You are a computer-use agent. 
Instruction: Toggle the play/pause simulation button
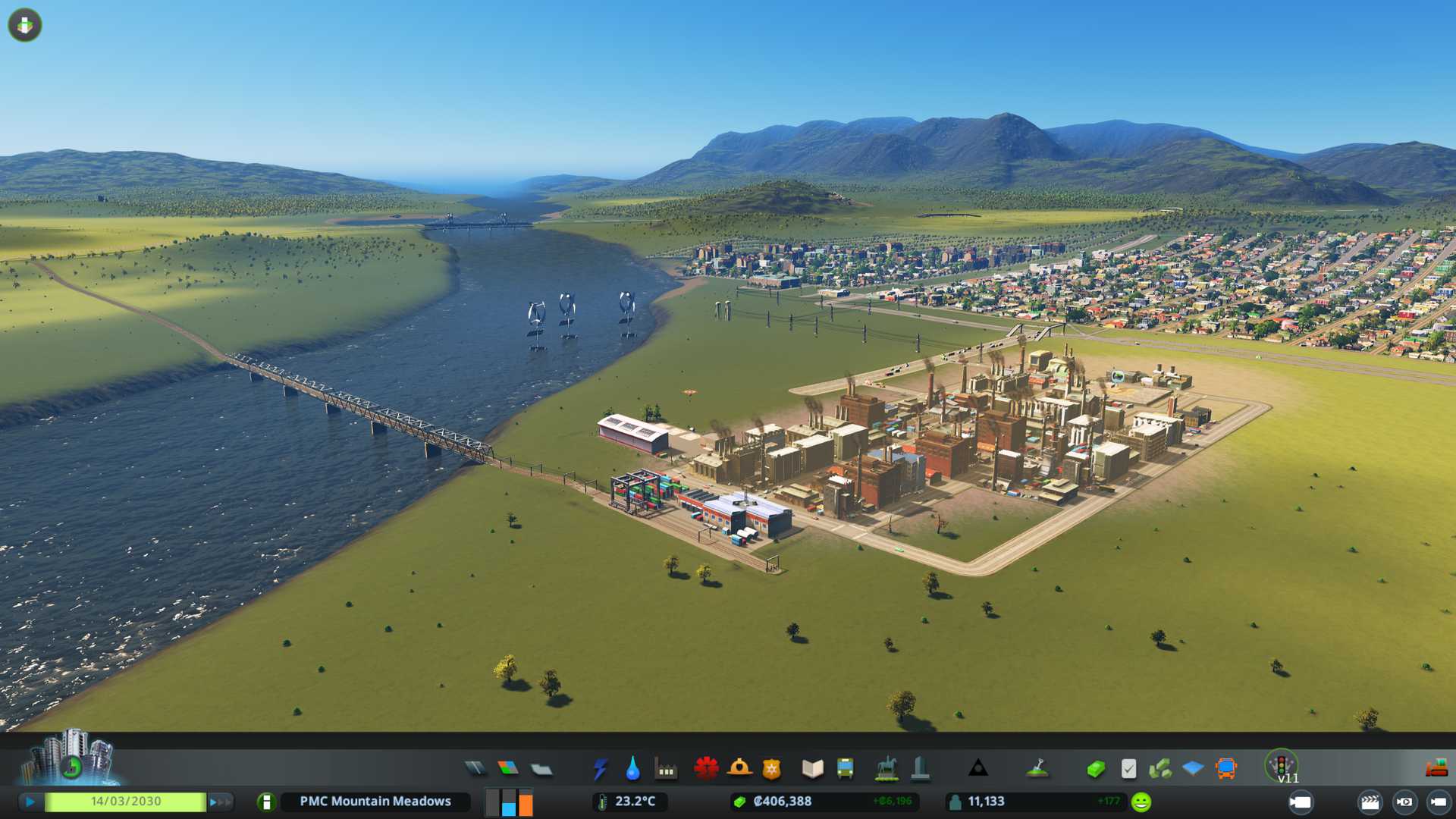point(30,802)
